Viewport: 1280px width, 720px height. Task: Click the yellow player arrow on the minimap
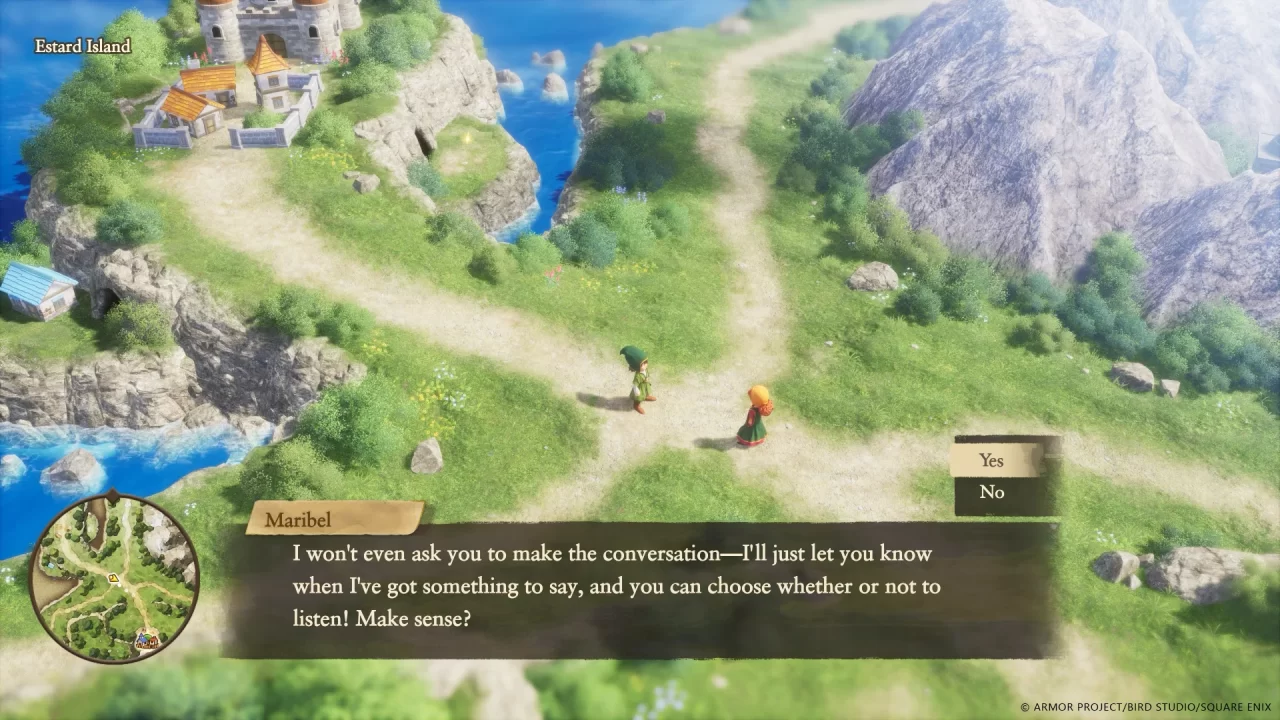(113, 578)
